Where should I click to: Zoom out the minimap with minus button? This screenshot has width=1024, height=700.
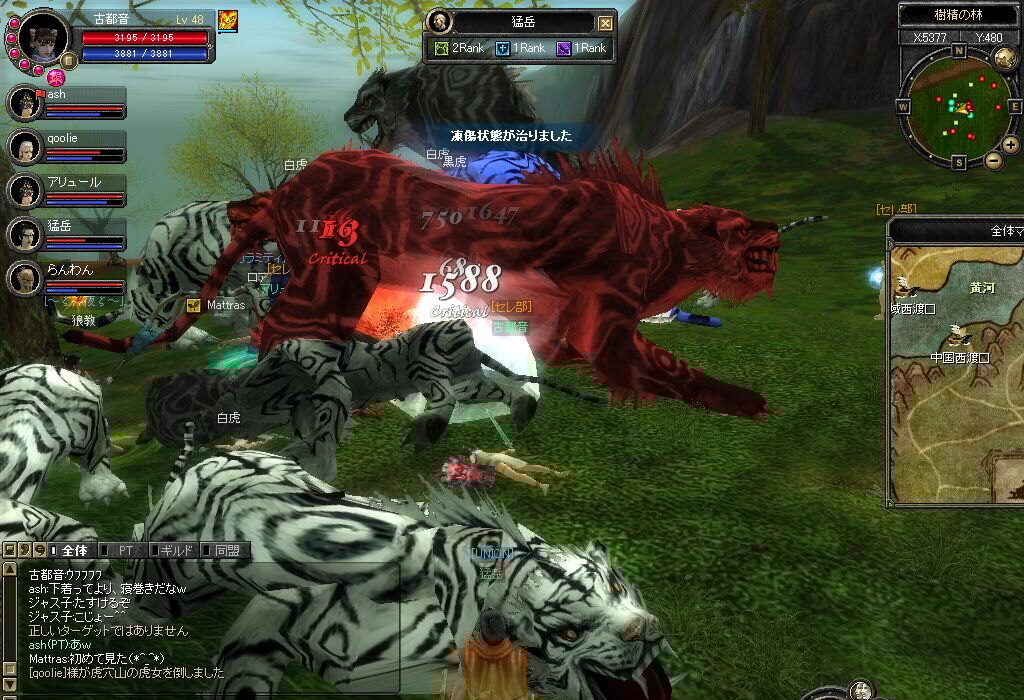click(993, 160)
